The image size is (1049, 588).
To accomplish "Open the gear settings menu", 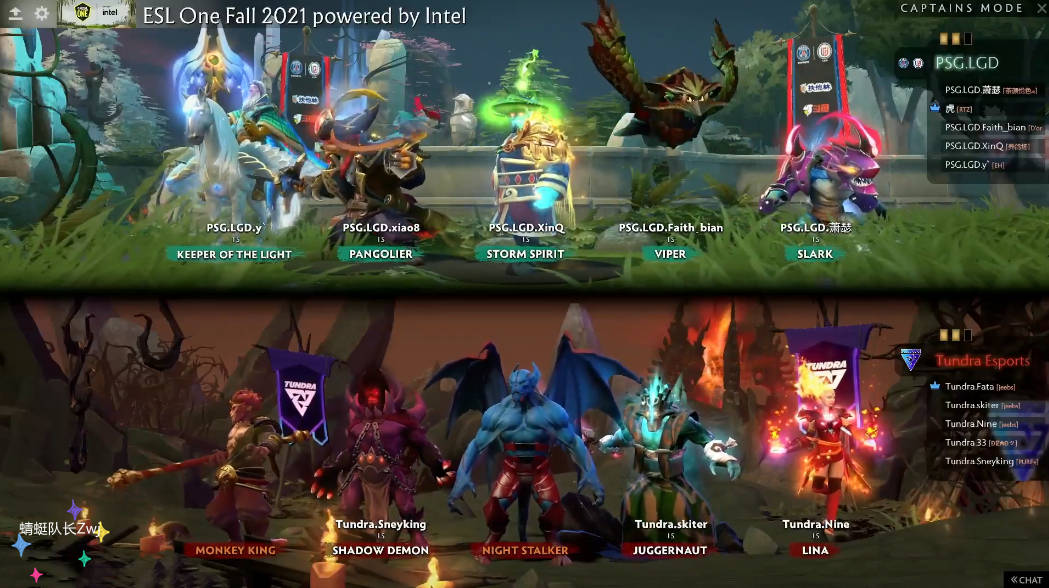I will [41, 14].
